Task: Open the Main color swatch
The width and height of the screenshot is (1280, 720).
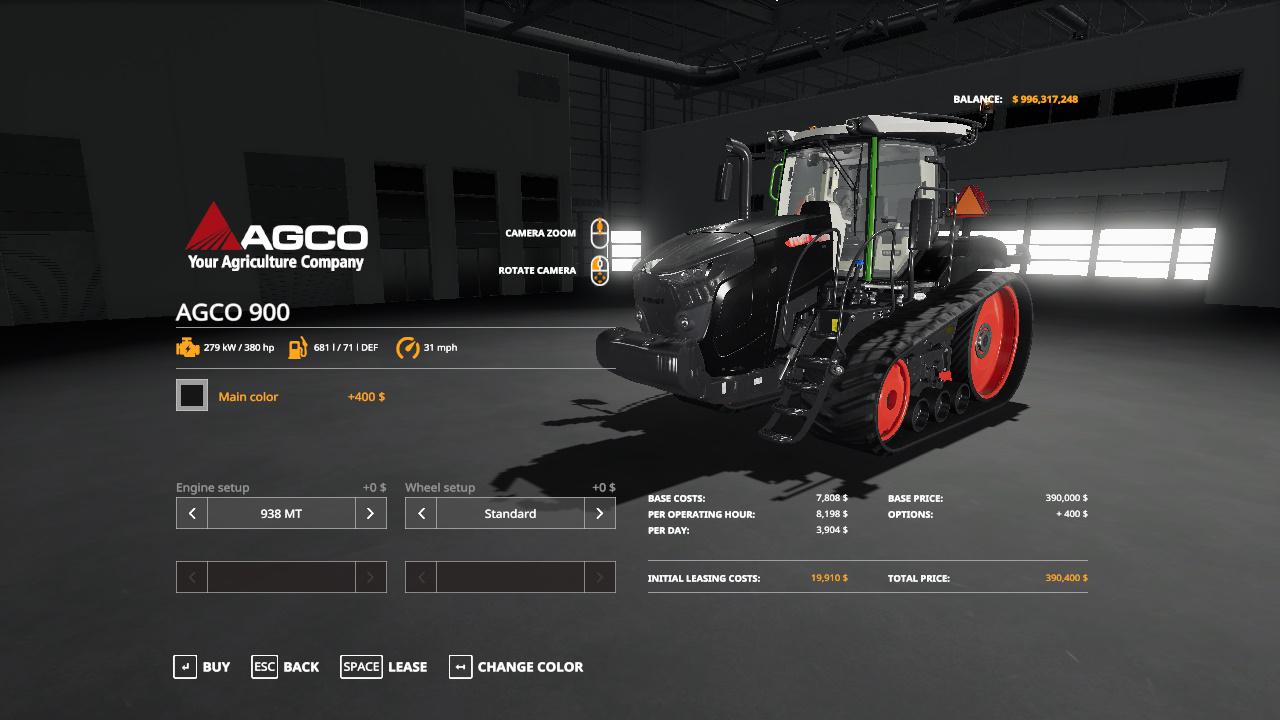Action: coord(192,396)
